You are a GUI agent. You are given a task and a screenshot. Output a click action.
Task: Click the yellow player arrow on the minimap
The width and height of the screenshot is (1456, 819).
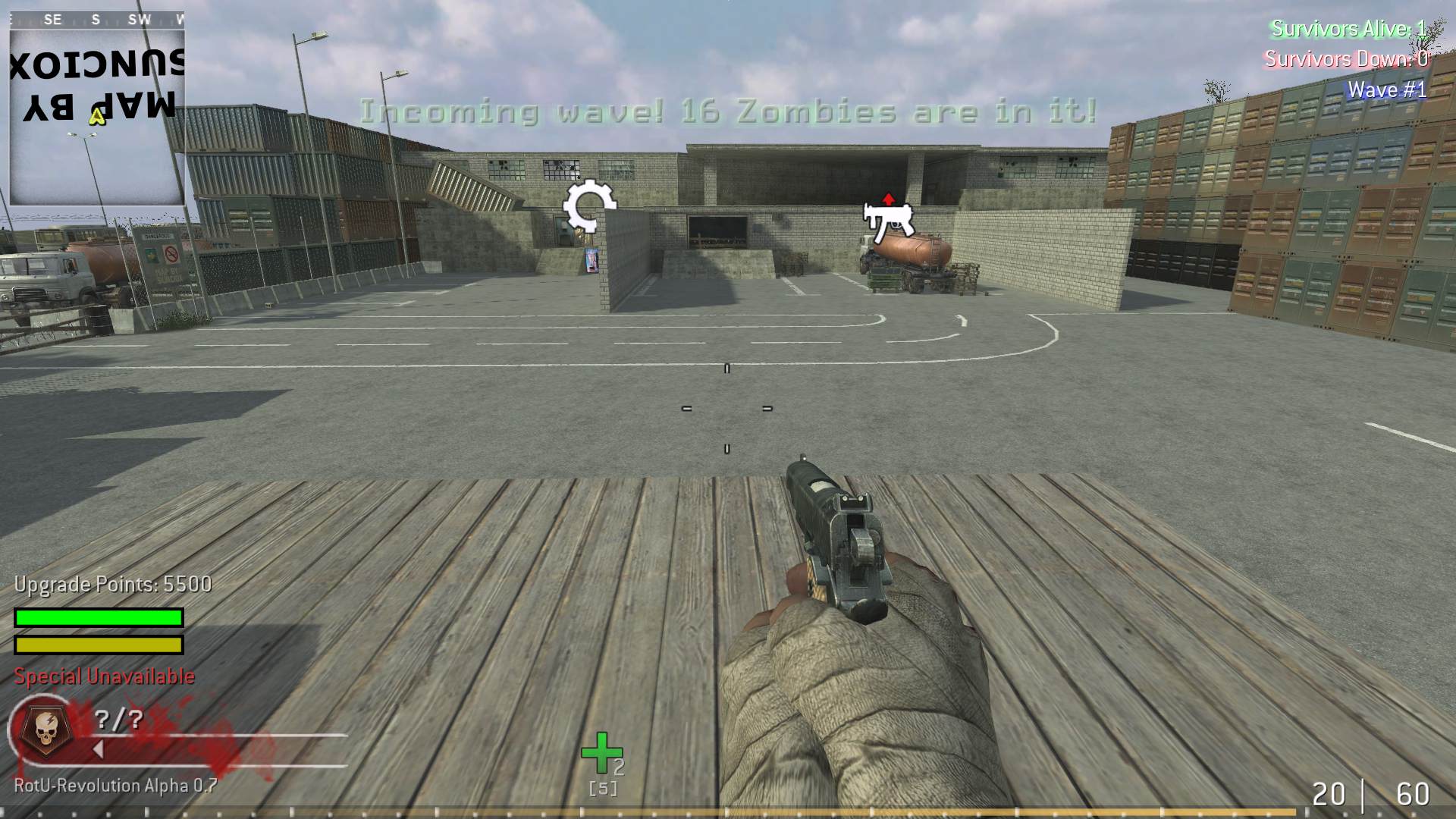(x=96, y=118)
